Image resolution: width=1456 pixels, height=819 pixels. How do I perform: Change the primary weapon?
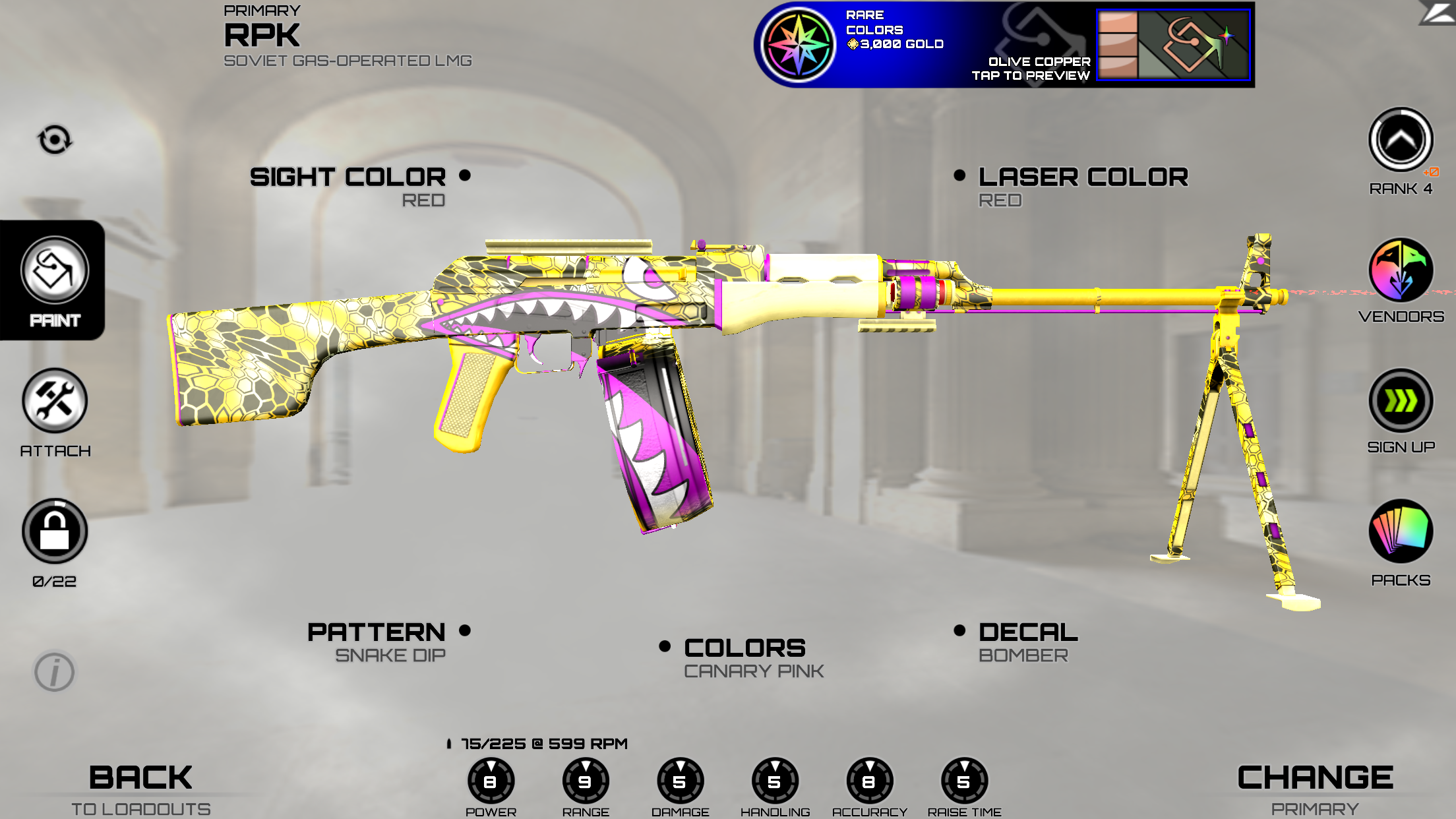1315,789
